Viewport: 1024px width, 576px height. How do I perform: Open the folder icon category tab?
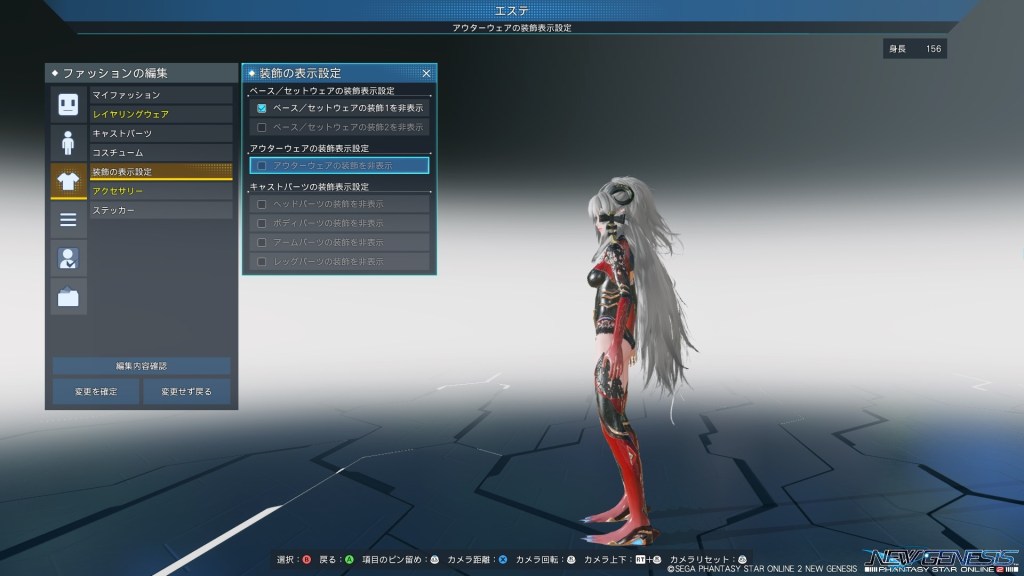[68, 296]
